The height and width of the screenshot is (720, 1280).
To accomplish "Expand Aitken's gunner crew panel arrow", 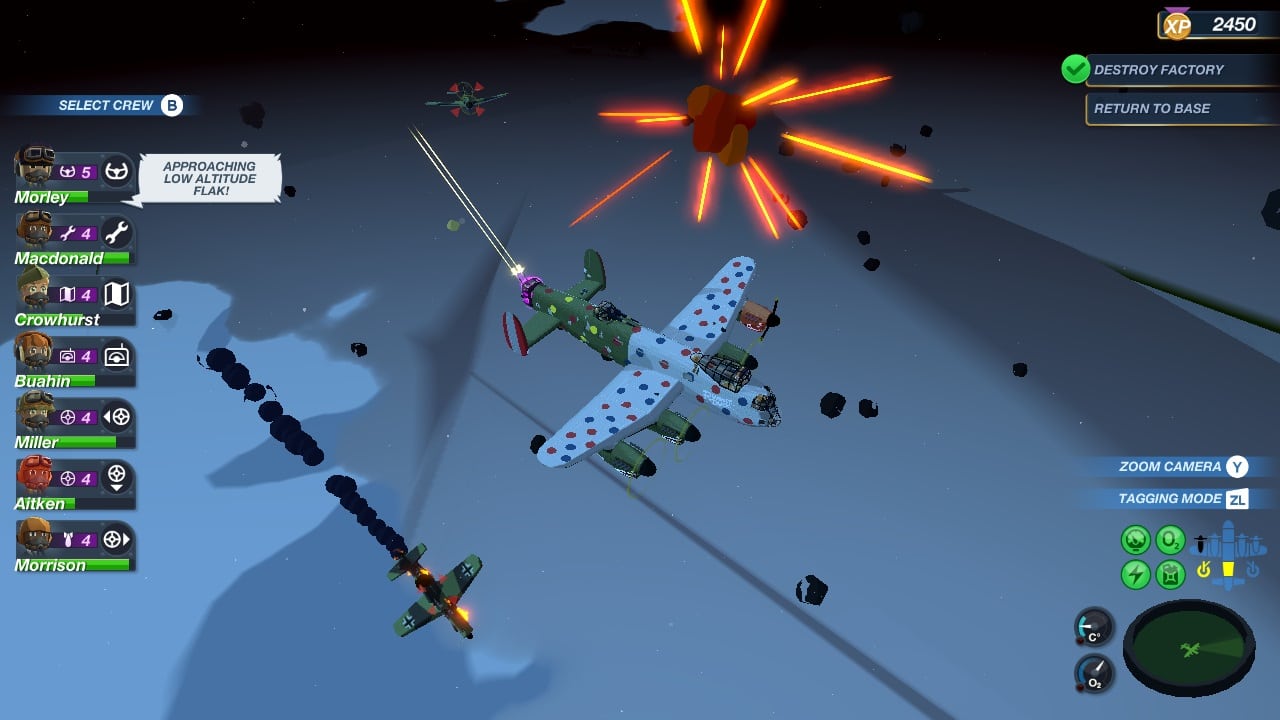I will [116, 488].
